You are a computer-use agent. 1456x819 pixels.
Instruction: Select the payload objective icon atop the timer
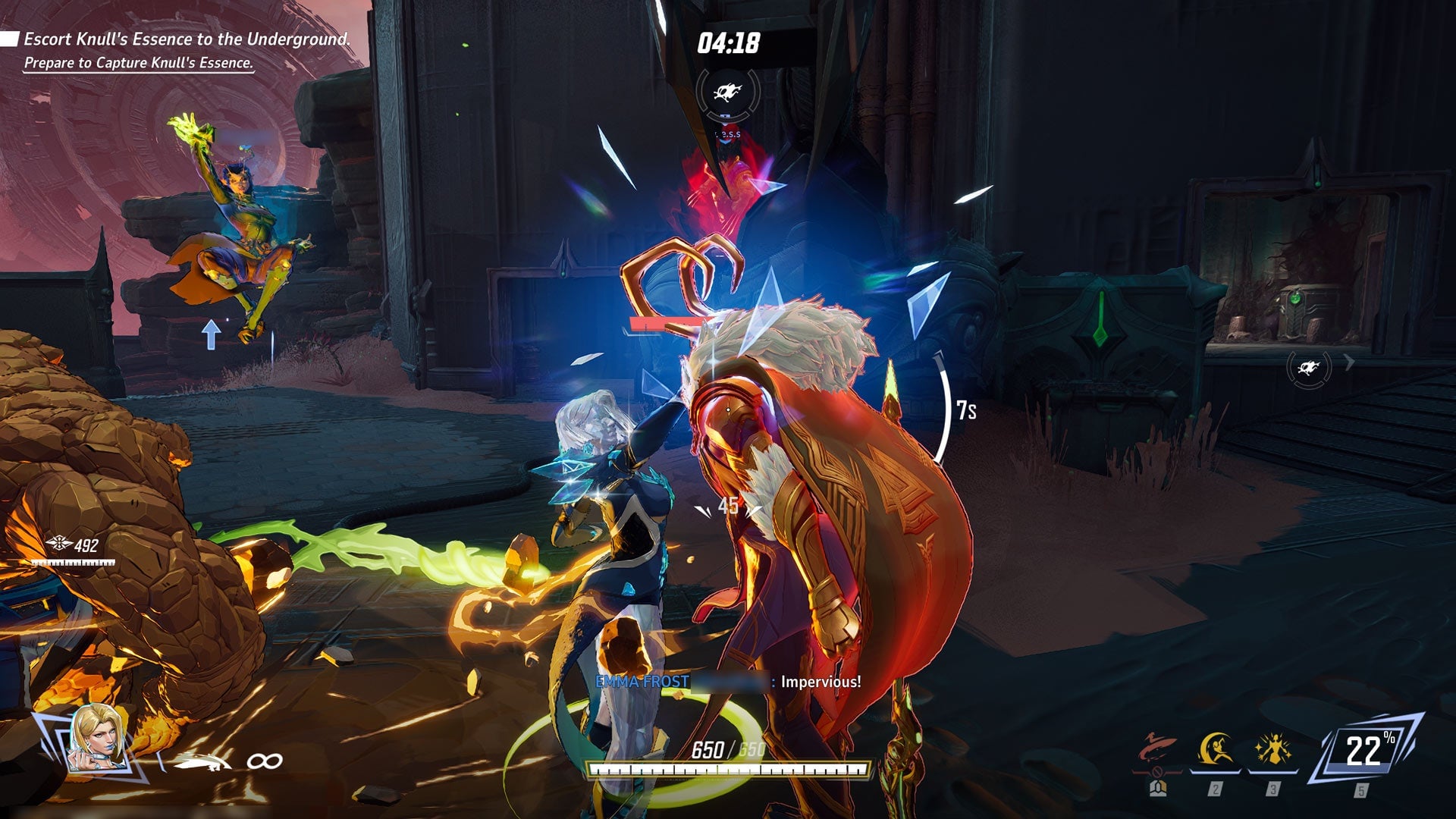point(726,90)
